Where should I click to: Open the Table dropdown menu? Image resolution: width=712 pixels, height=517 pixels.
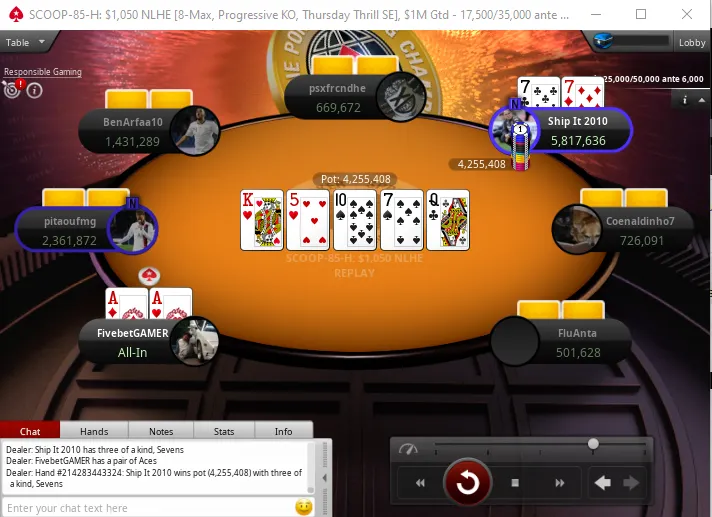(x=22, y=42)
